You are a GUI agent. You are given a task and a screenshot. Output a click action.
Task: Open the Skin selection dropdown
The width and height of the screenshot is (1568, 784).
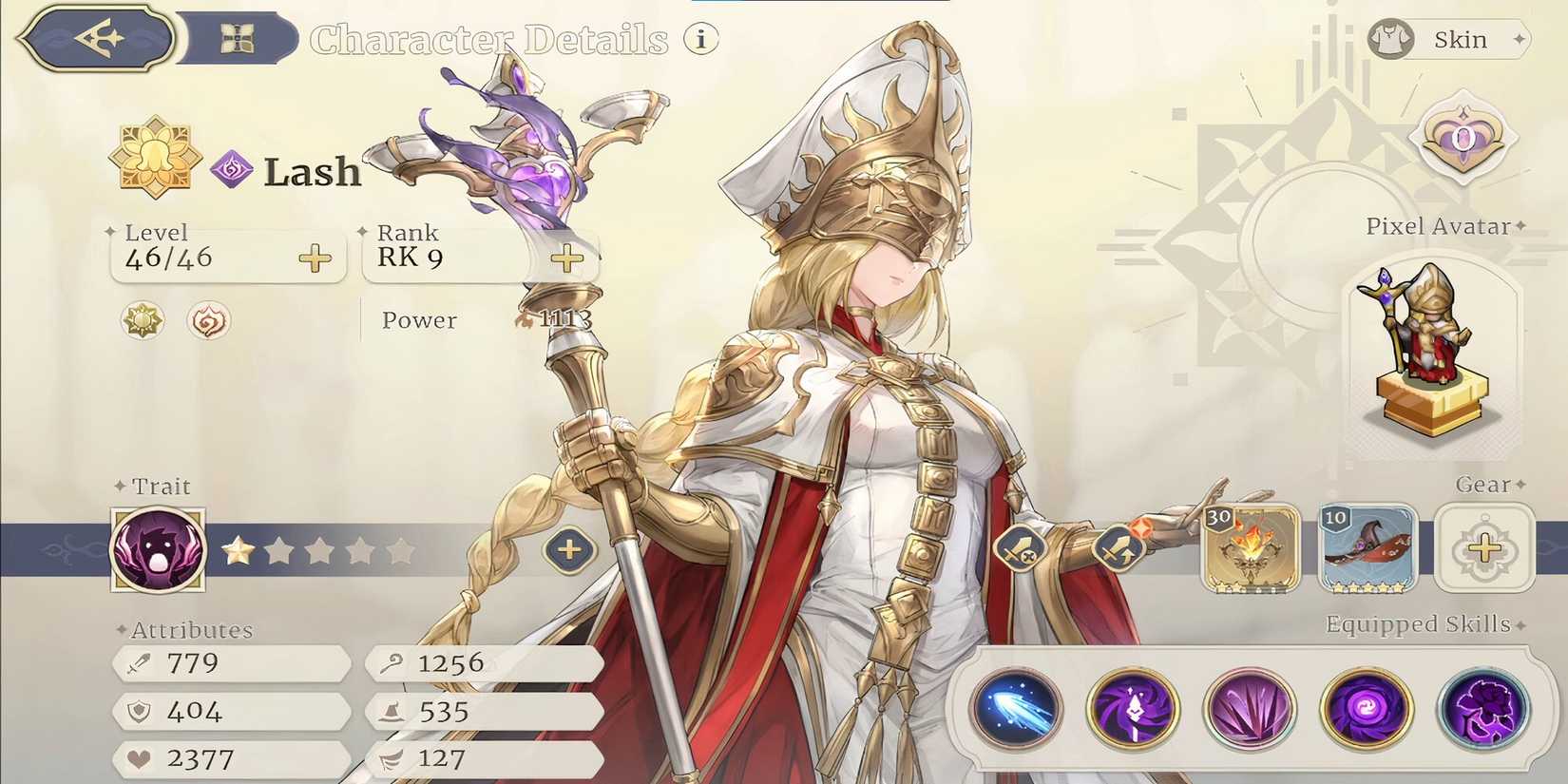(x=1451, y=39)
